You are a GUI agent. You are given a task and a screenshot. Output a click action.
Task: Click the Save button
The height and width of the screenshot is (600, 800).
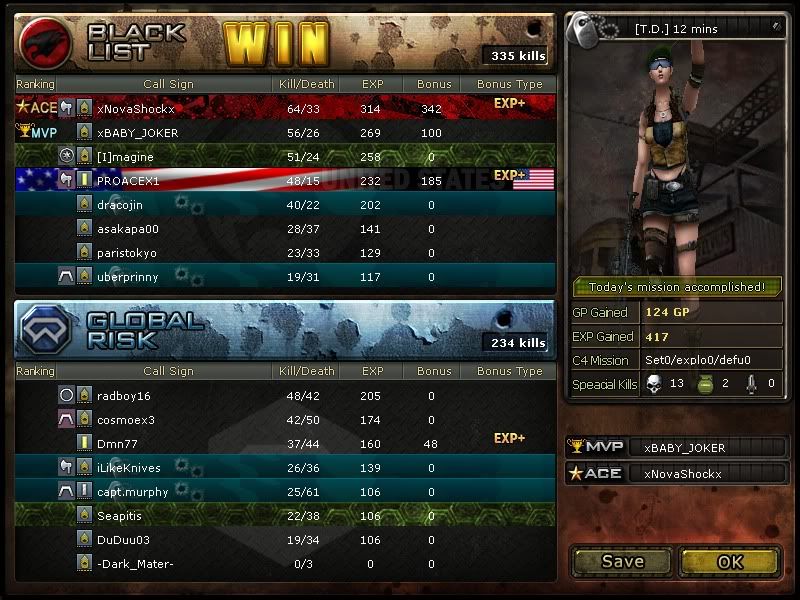pyautogui.click(x=622, y=561)
